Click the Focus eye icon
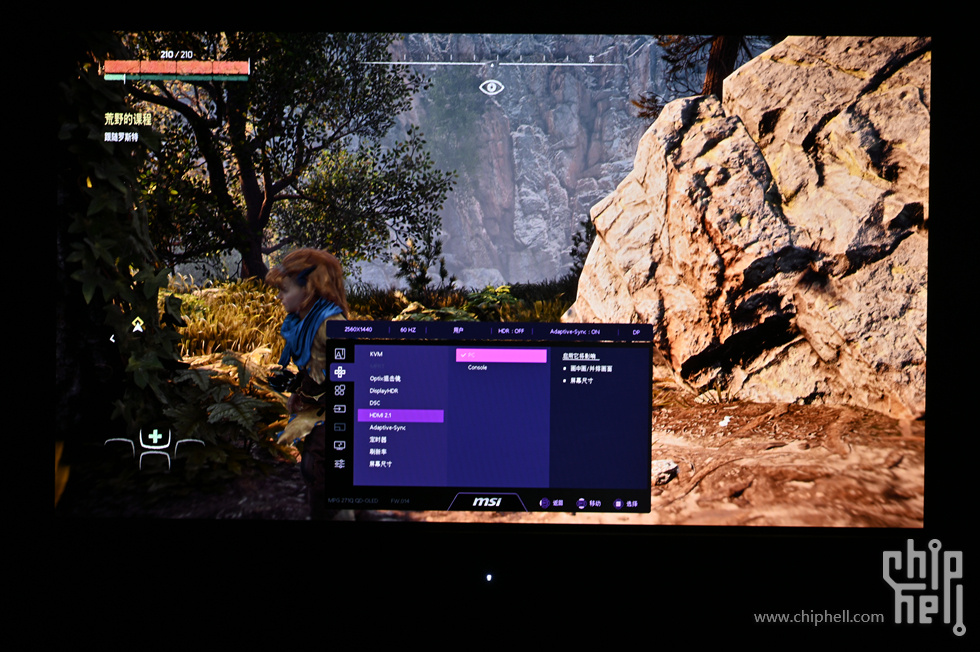Viewport: 980px width, 652px height. pos(491,87)
